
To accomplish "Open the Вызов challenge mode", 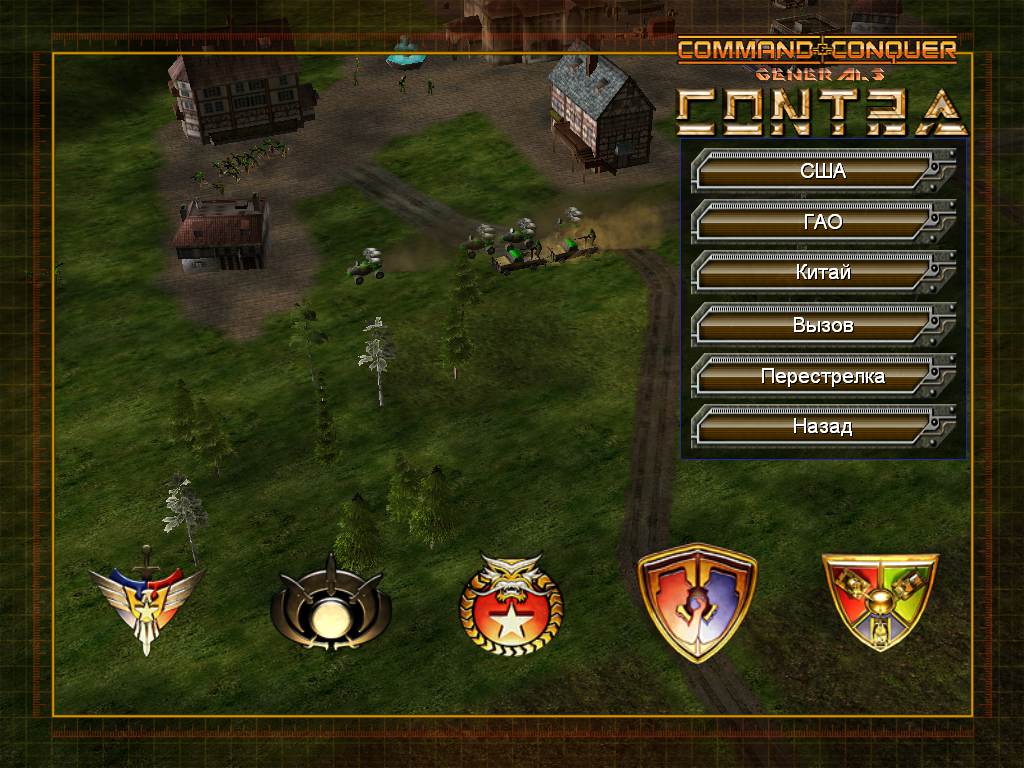I will (x=822, y=325).
